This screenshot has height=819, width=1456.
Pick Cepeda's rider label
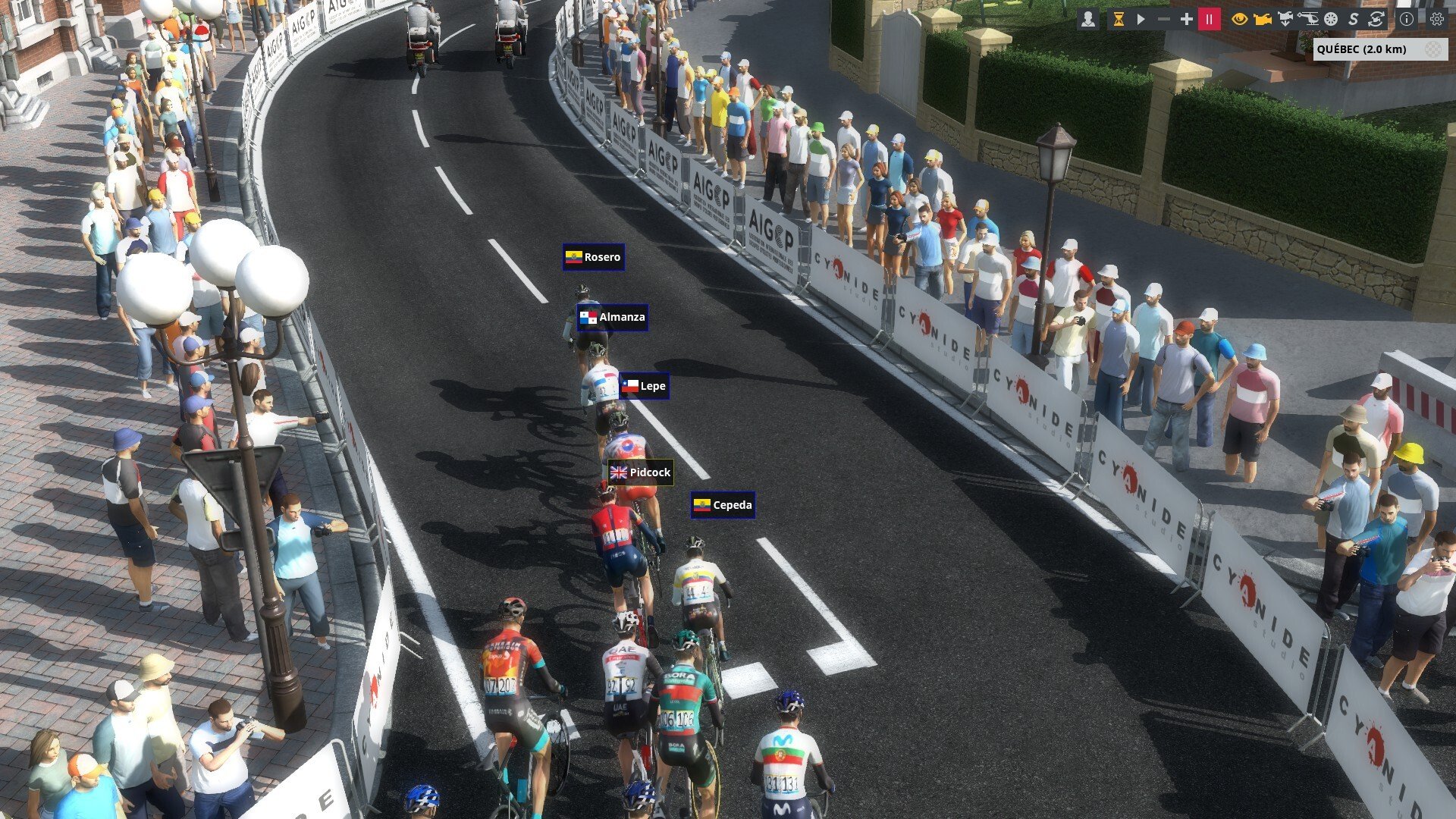point(723,505)
